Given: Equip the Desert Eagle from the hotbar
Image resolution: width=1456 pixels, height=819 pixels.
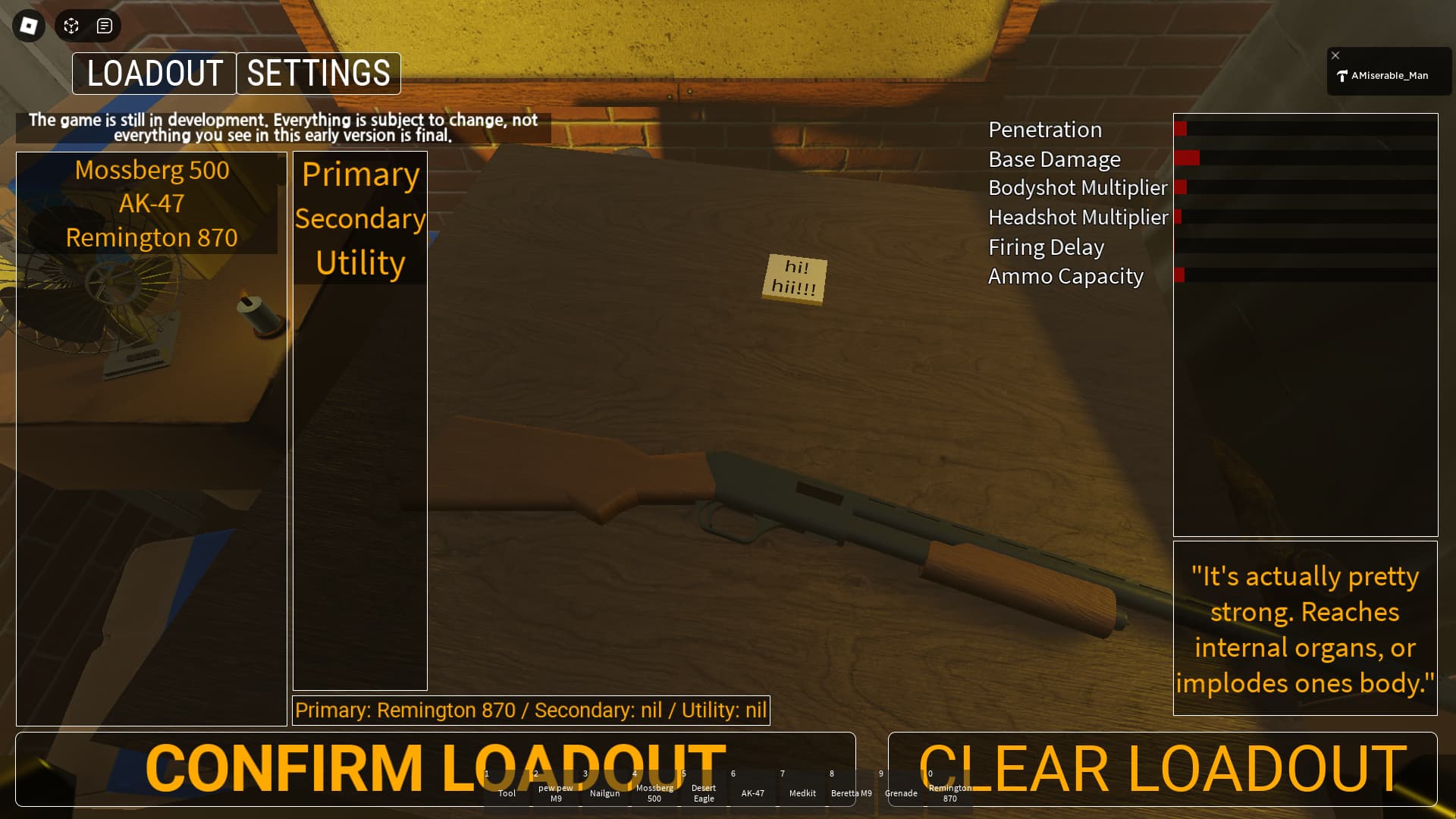Looking at the screenshot, I should tap(704, 792).
